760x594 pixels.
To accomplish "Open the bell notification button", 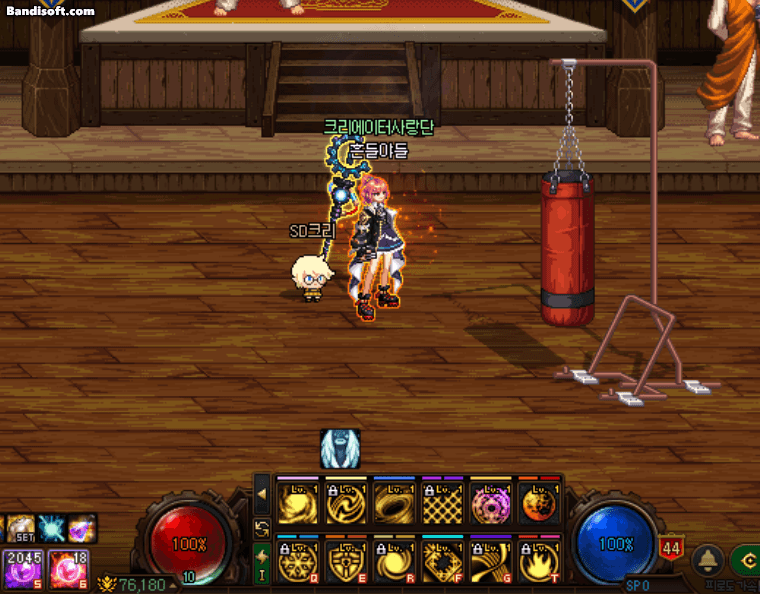I will [x=709, y=559].
